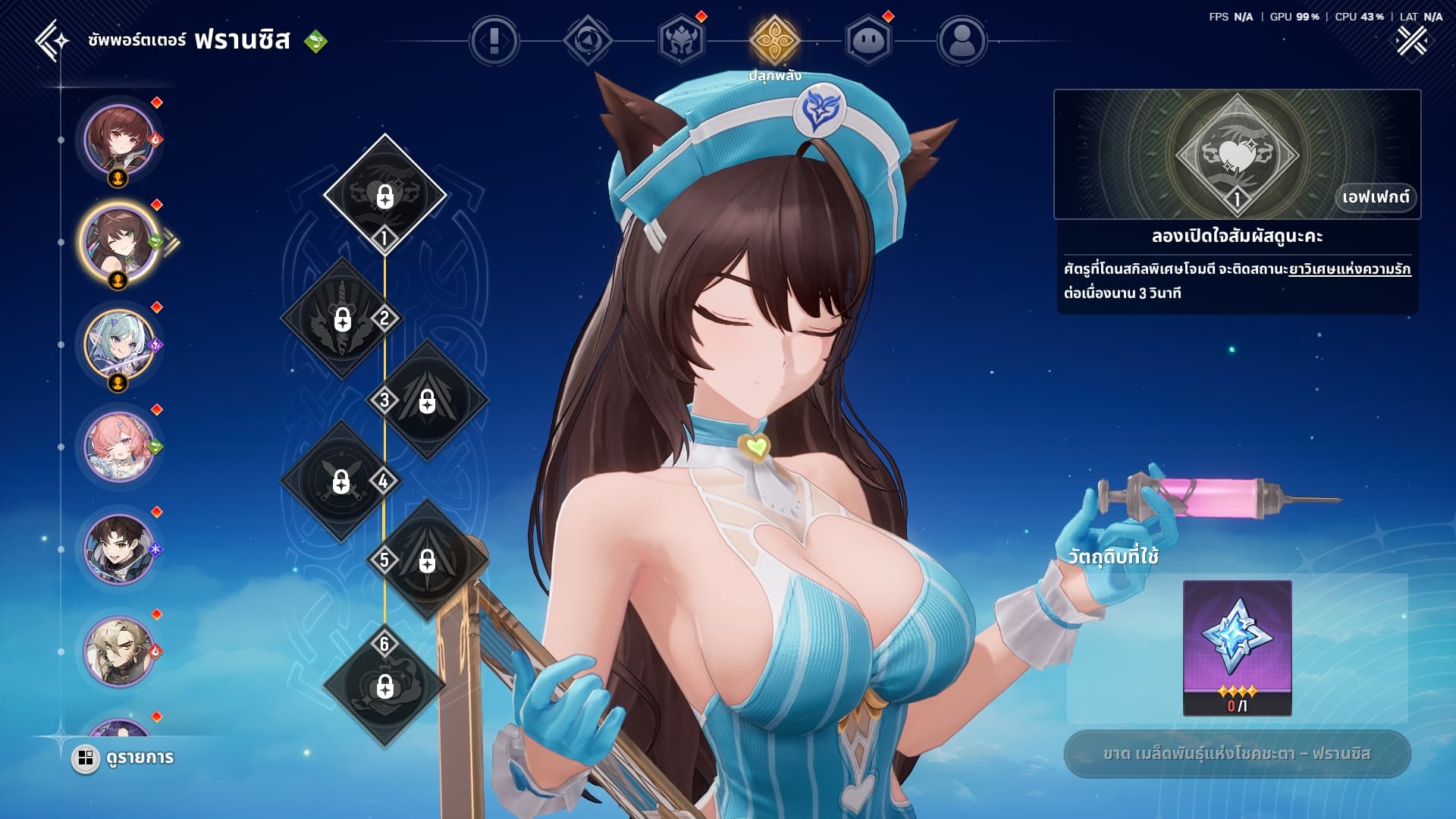This screenshot has height=819, width=1456.
Task: Choose locked awakening node 3
Action: pyautogui.click(x=428, y=400)
